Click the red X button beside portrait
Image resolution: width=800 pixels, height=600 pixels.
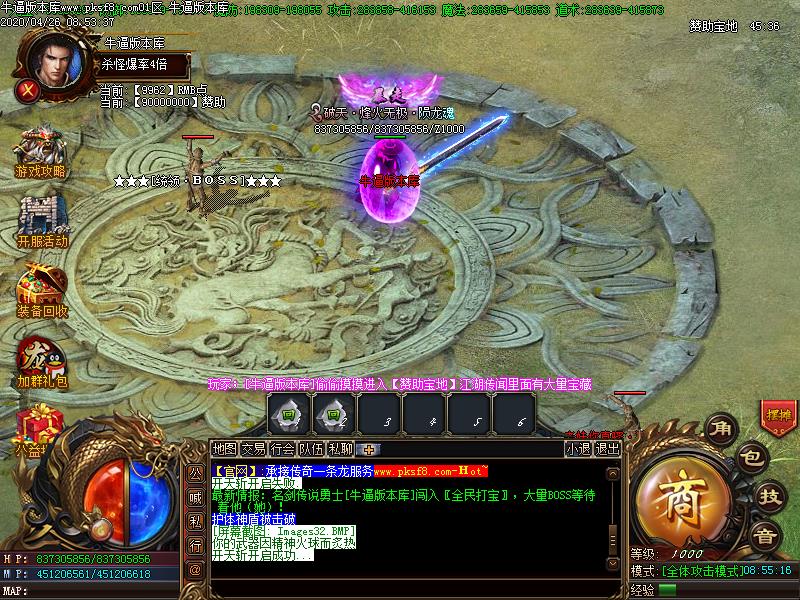point(28,89)
